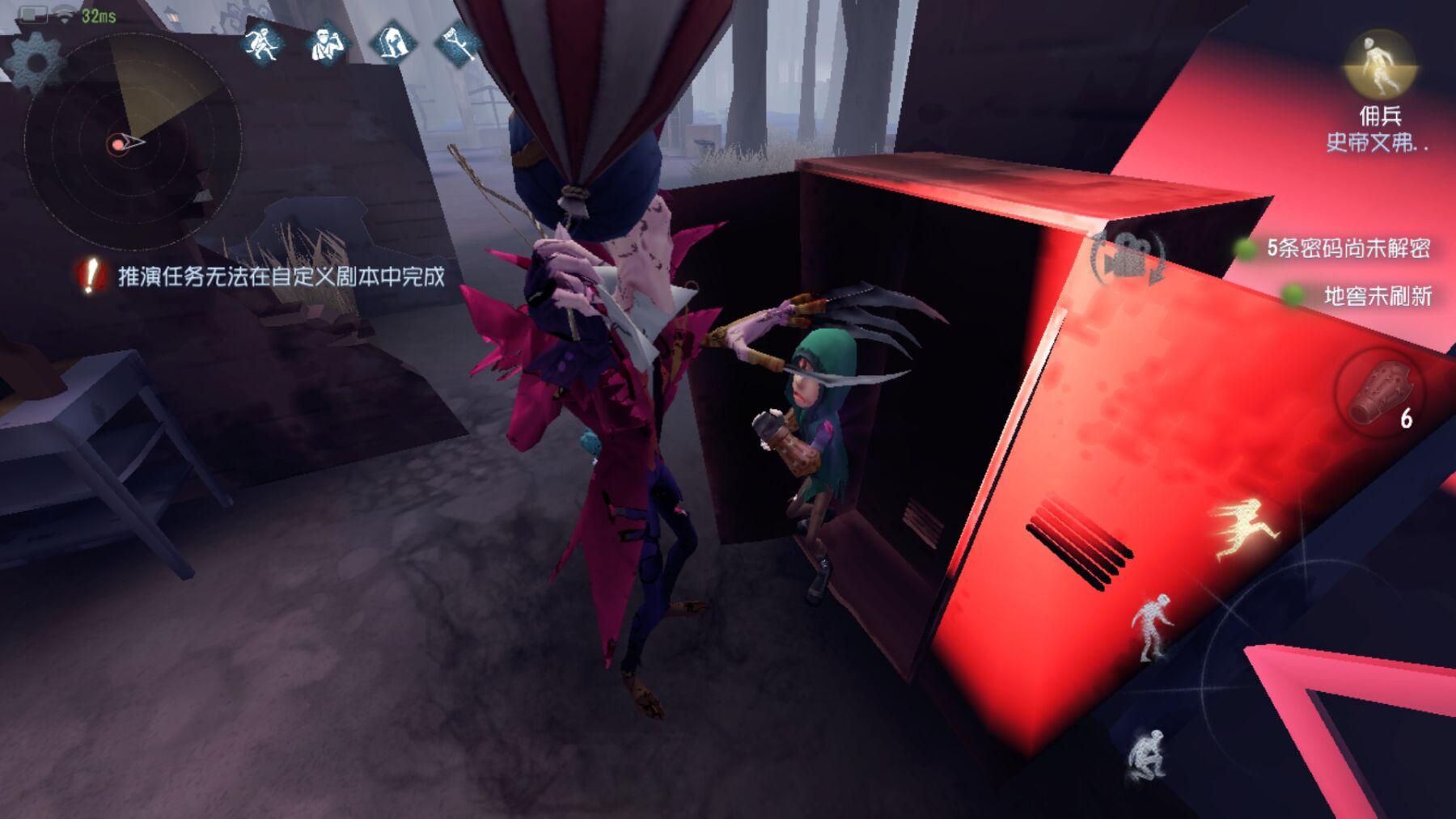The width and height of the screenshot is (1456, 819).
Task: Tap the Mercenary character portrait
Action: [1379, 66]
